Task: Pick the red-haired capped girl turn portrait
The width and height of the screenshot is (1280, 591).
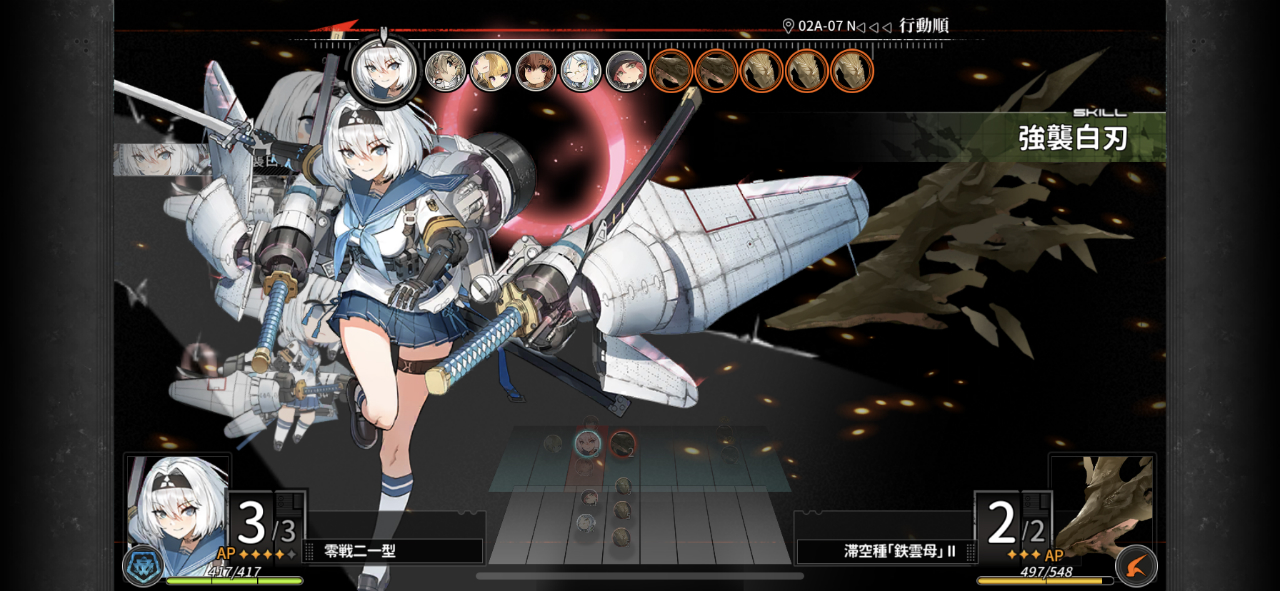Action: tap(625, 71)
